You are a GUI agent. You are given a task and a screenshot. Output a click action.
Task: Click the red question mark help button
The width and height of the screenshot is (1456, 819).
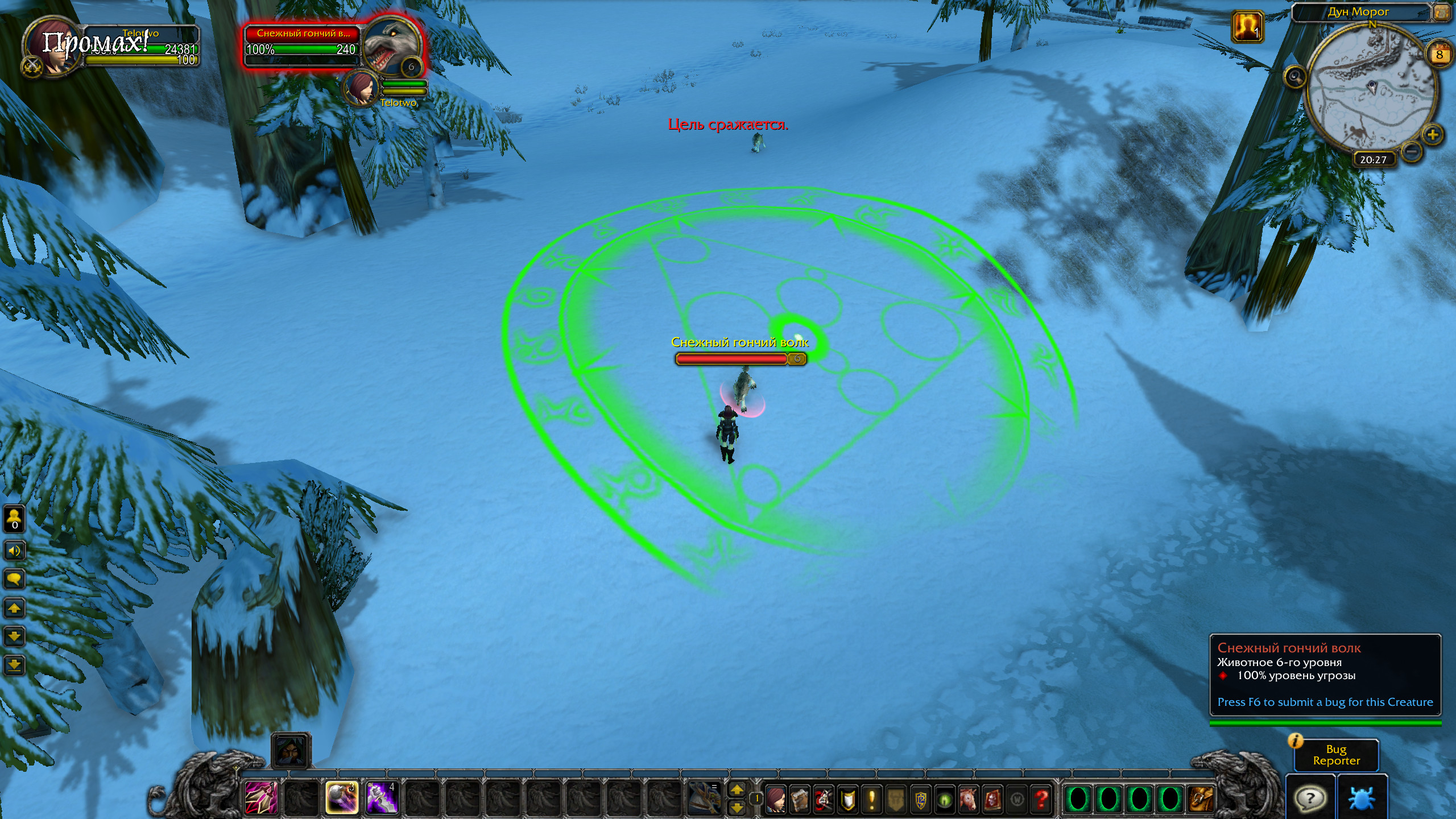click(x=1041, y=800)
